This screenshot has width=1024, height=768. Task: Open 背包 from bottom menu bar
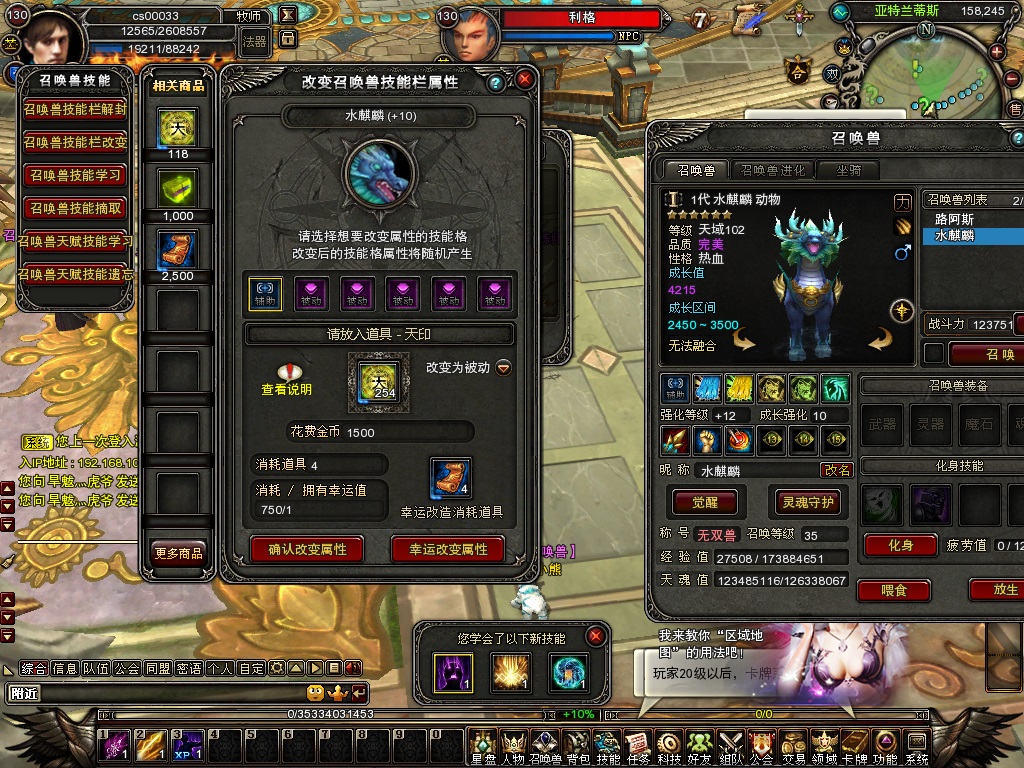pyautogui.click(x=577, y=747)
